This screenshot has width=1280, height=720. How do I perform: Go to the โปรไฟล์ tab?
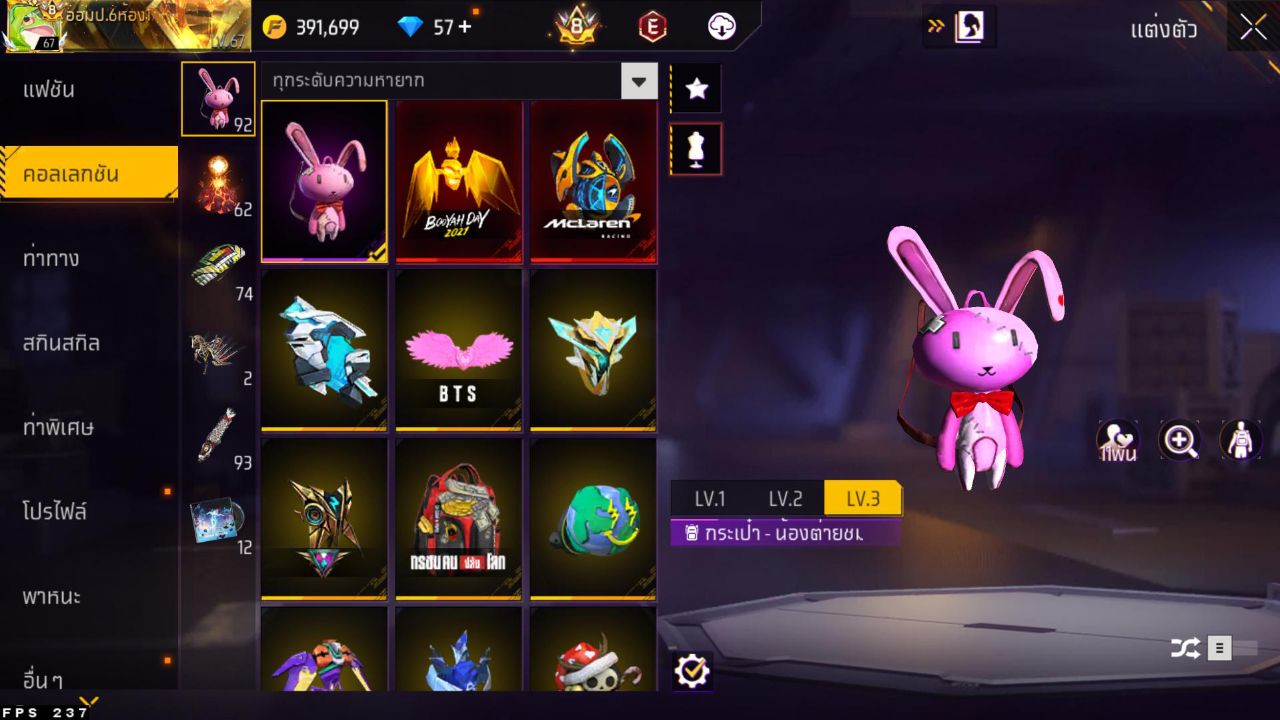pyautogui.click(x=56, y=512)
